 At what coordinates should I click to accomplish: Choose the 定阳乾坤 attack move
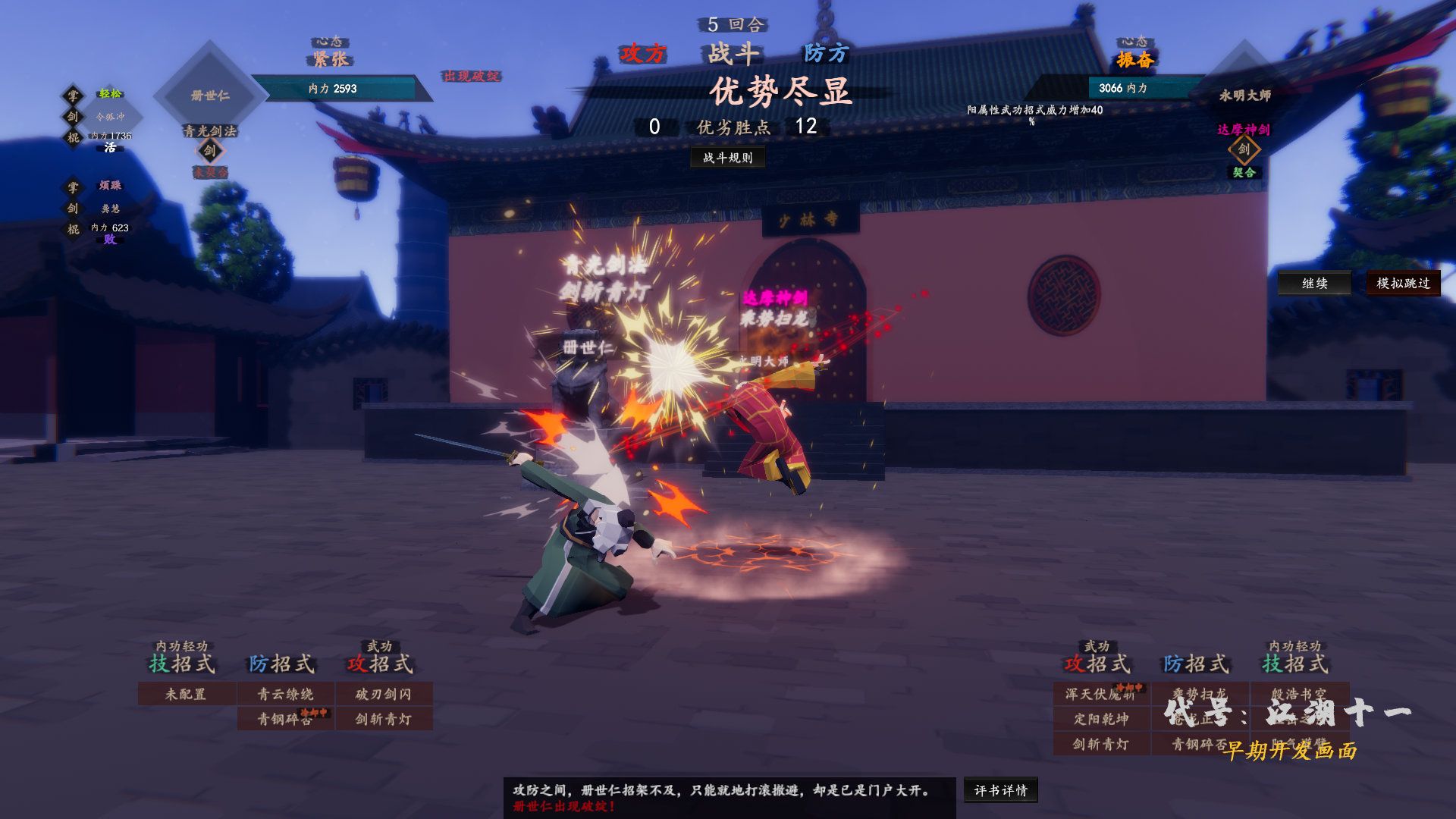1100,719
